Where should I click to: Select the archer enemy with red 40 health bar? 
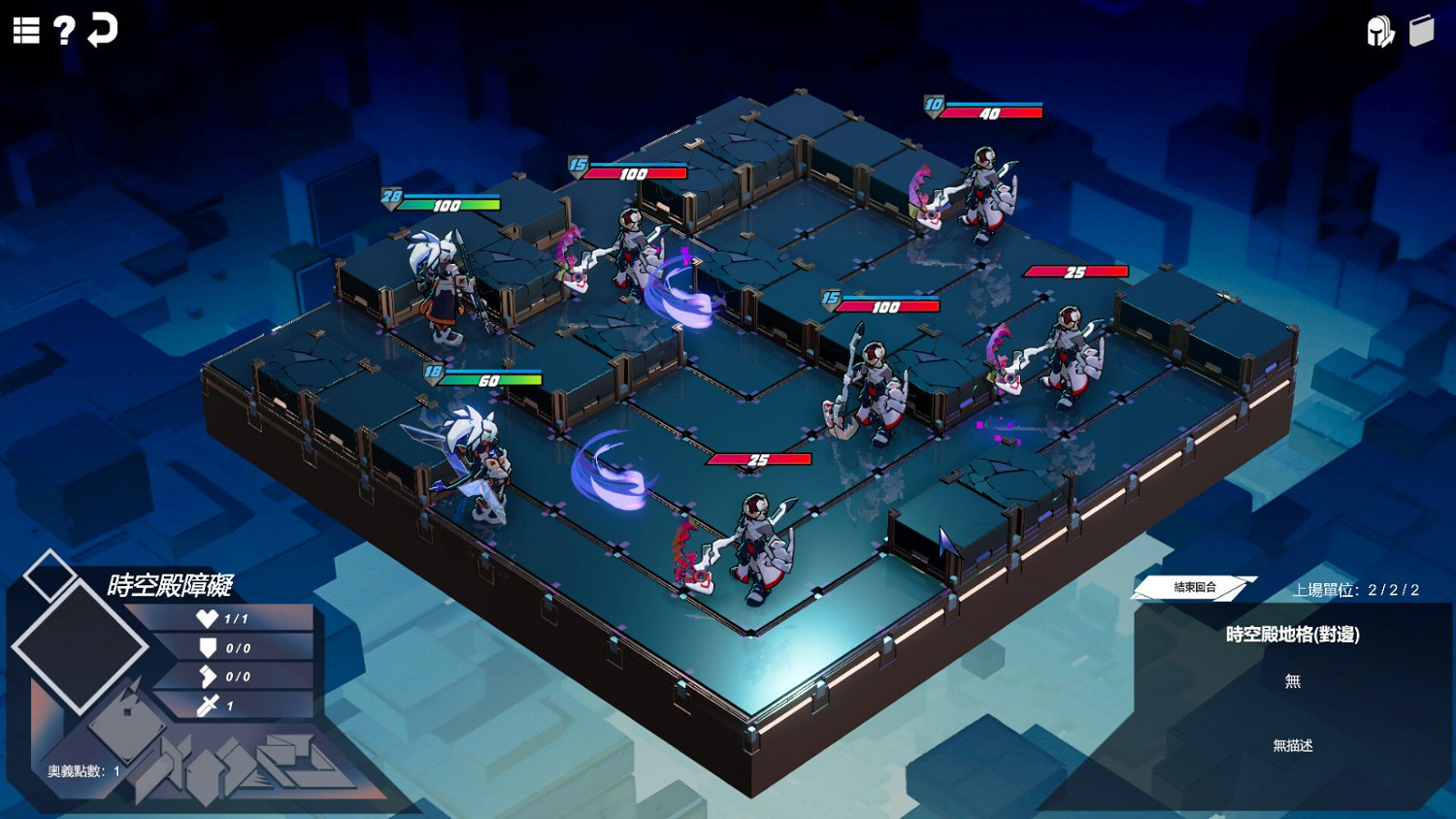tap(983, 189)
